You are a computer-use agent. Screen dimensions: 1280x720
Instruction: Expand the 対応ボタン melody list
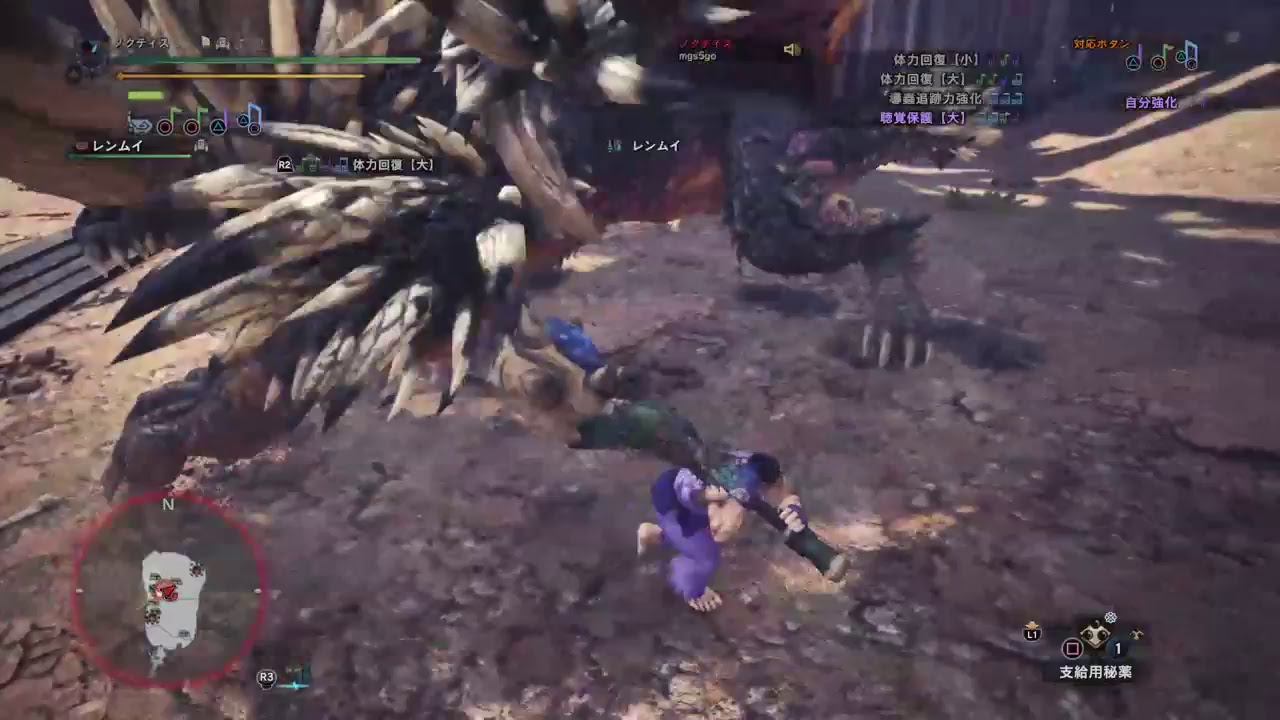[1104, 44]
